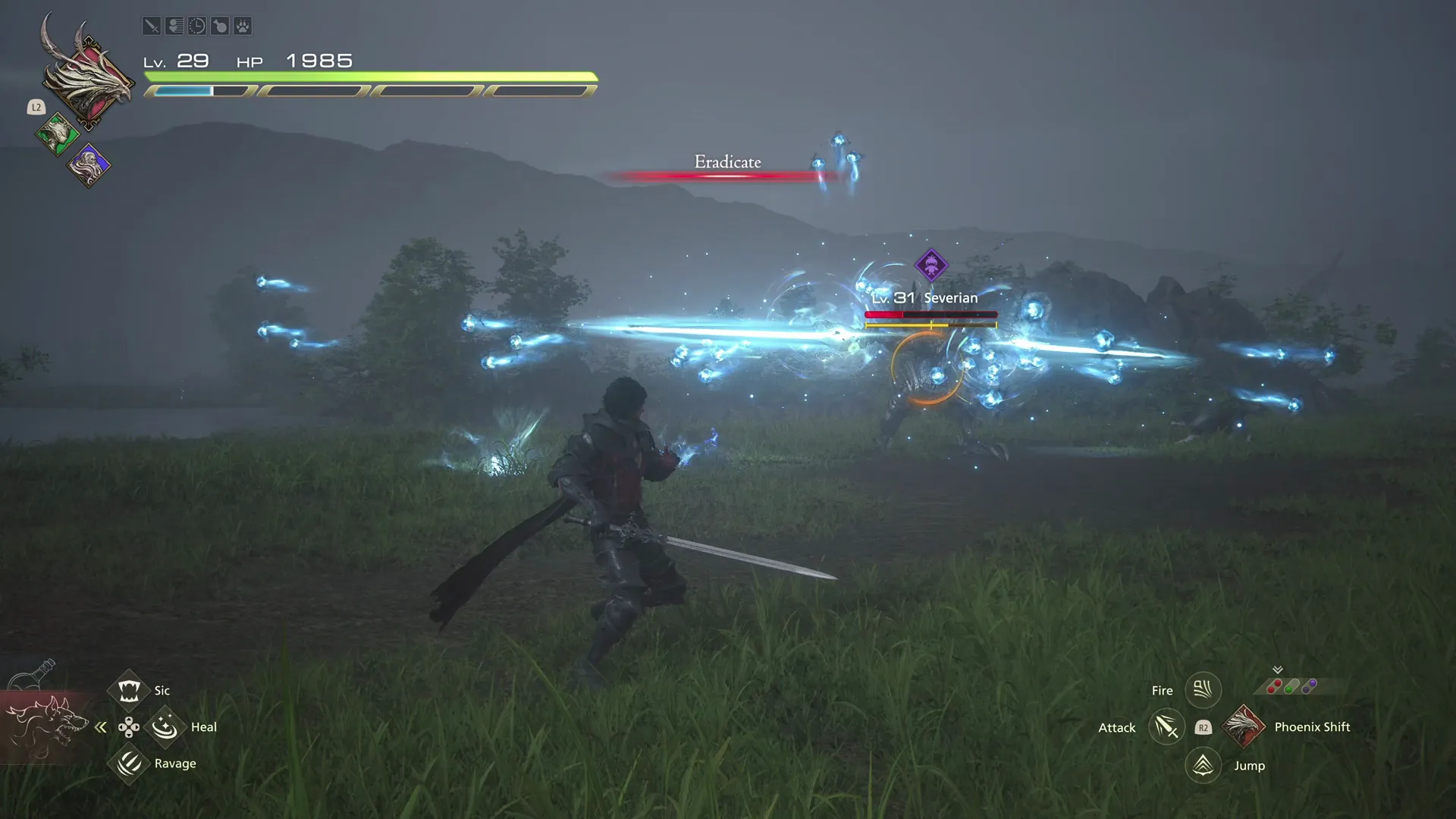Toggle the green ability cooldown pip
Screen dimensions: 1456x819
click(1288, 691)
